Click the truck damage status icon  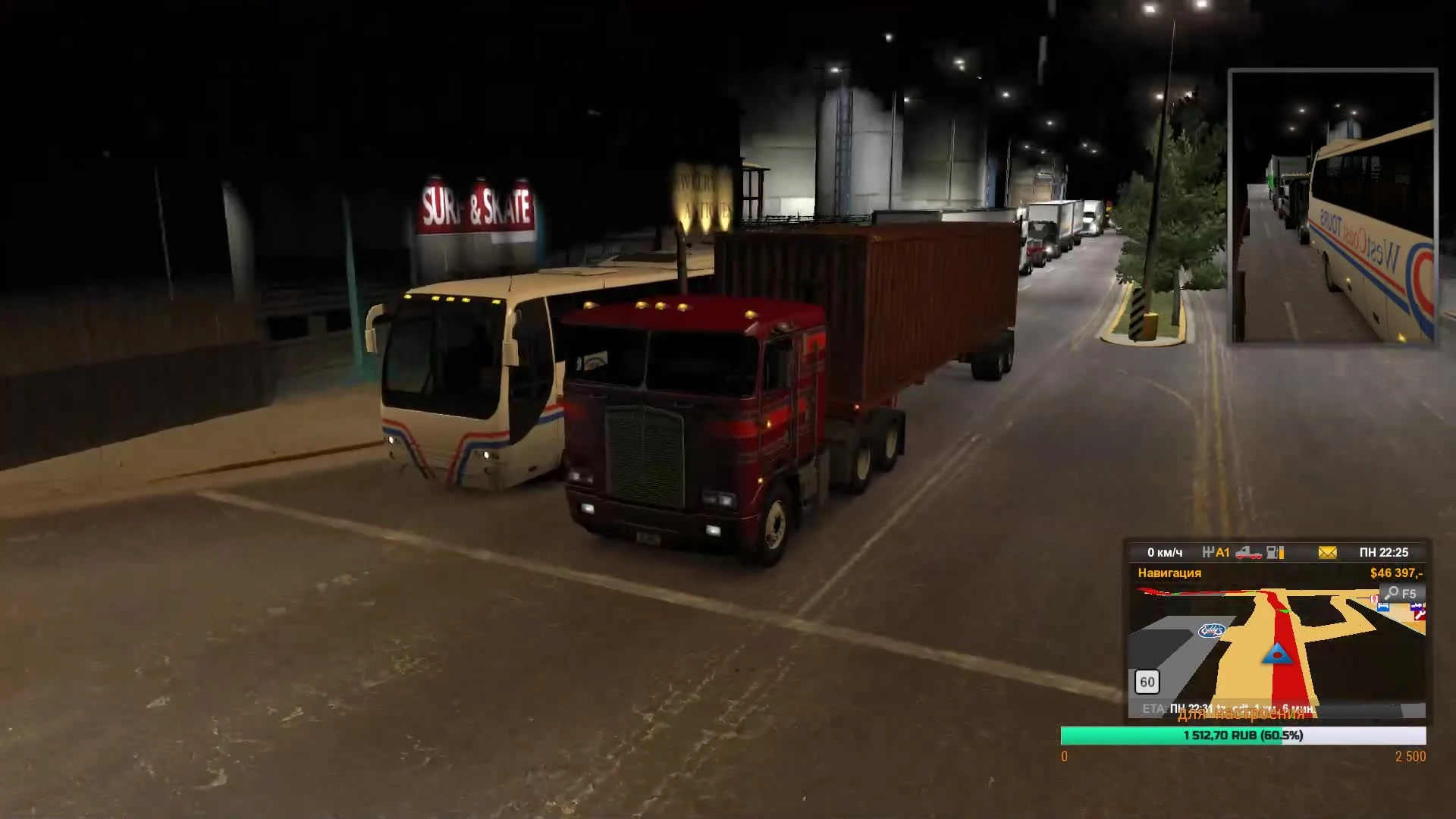coord(1249,554)
